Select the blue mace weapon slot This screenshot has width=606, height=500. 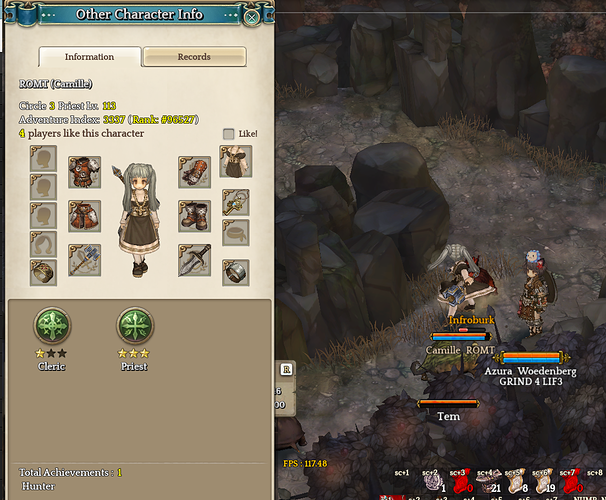tap(84, 260)
